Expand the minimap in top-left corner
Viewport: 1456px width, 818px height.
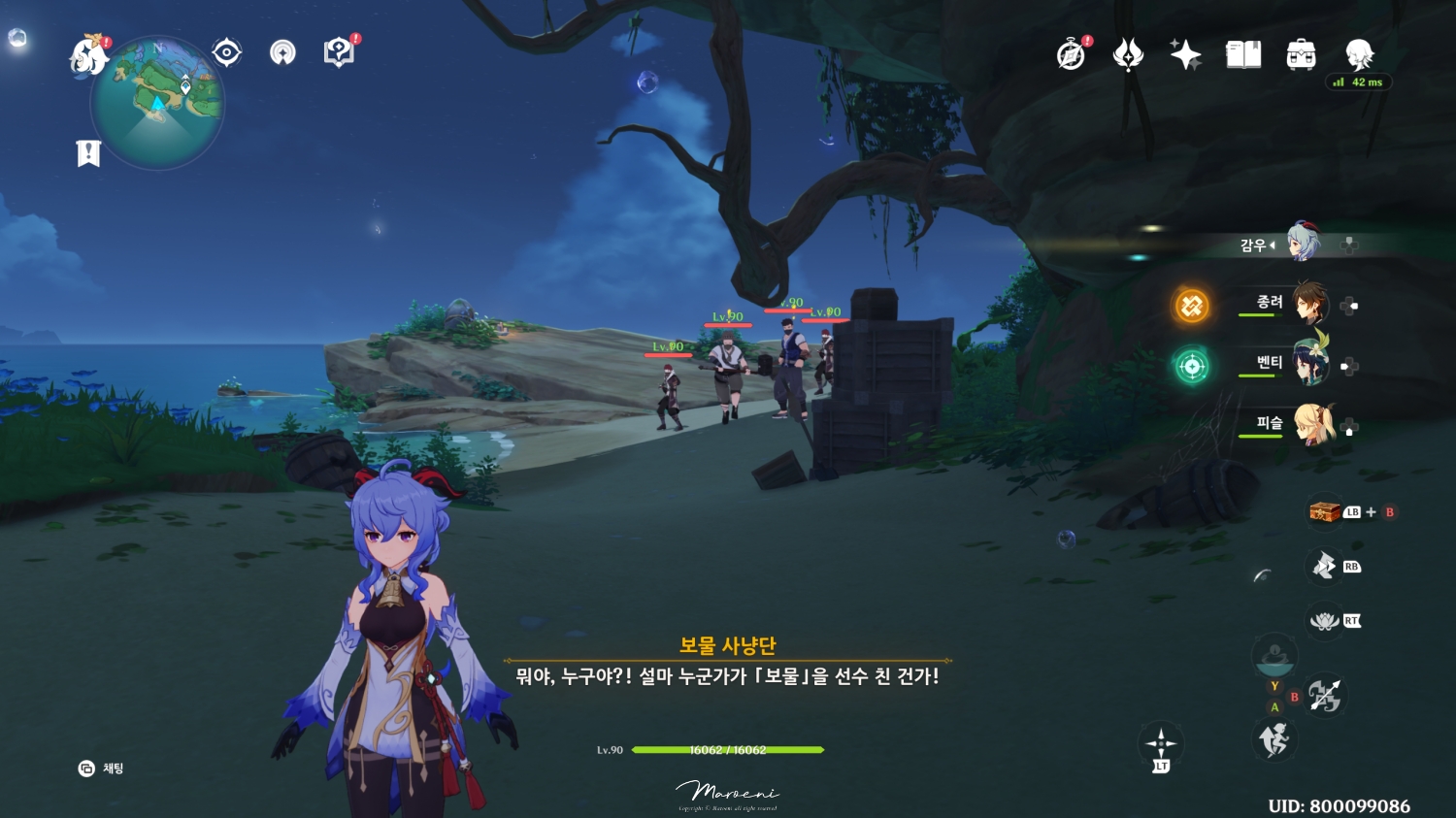tap(158, 104)
